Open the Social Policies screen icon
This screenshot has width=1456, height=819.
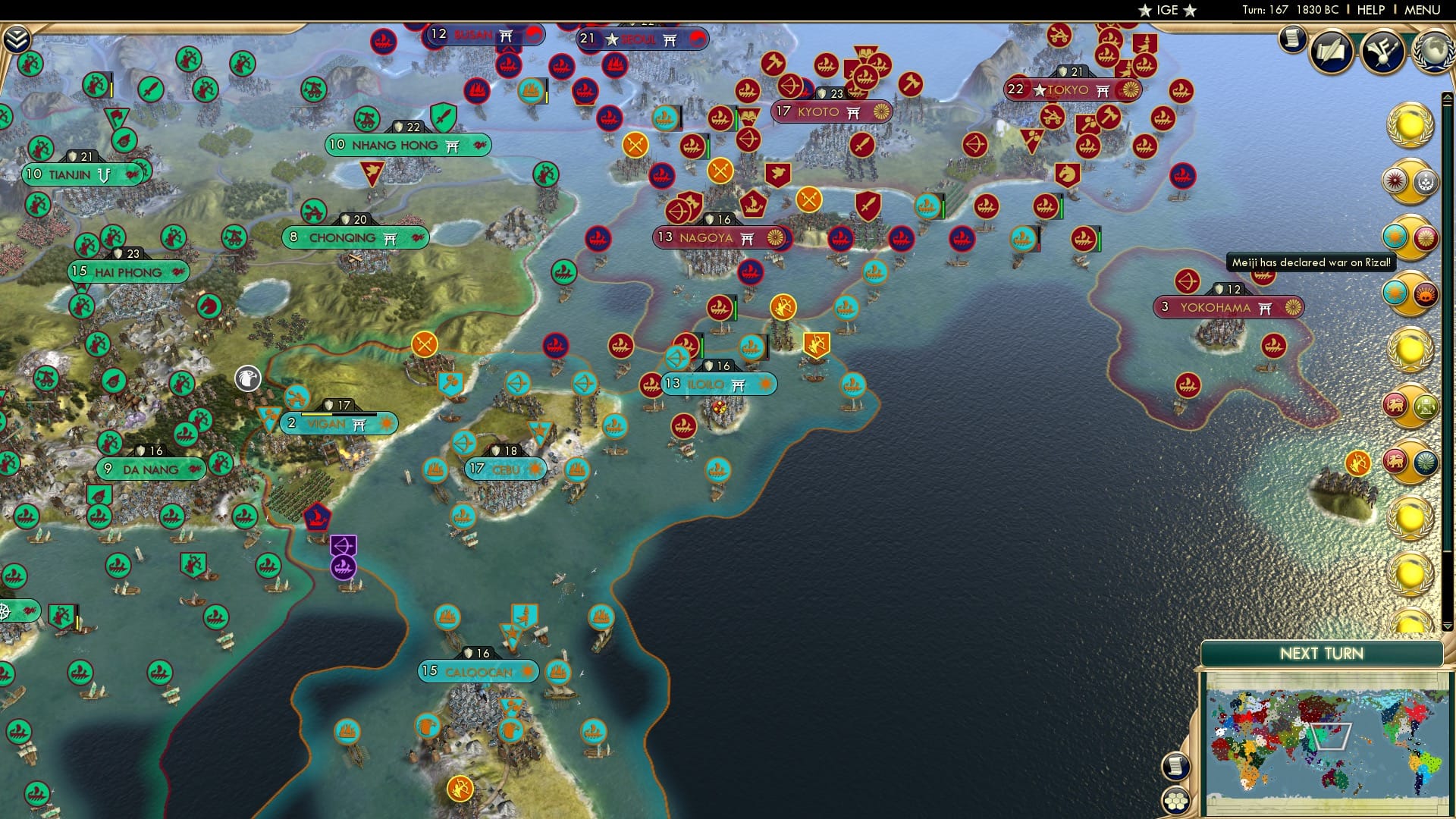[x=1332, y=52]
